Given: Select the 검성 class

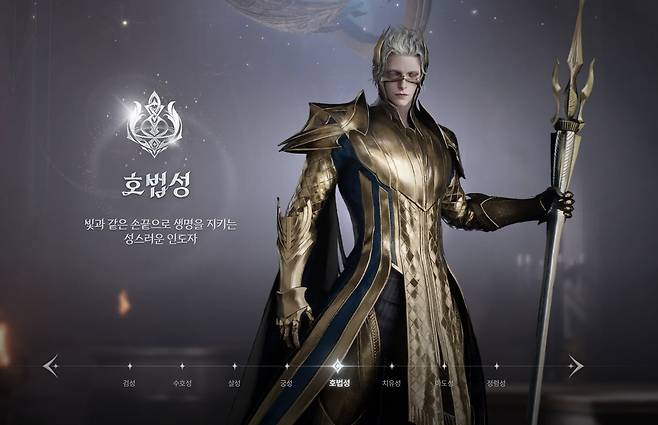Looking at the screenshot, I should (x=129, y=383).
